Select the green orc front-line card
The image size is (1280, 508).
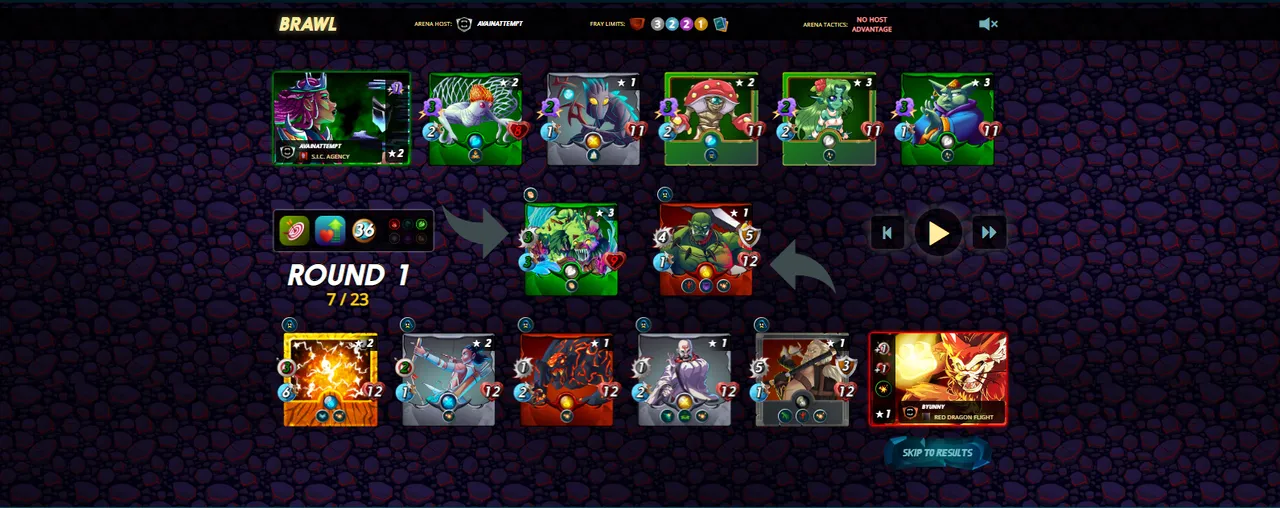pos(705,250)
